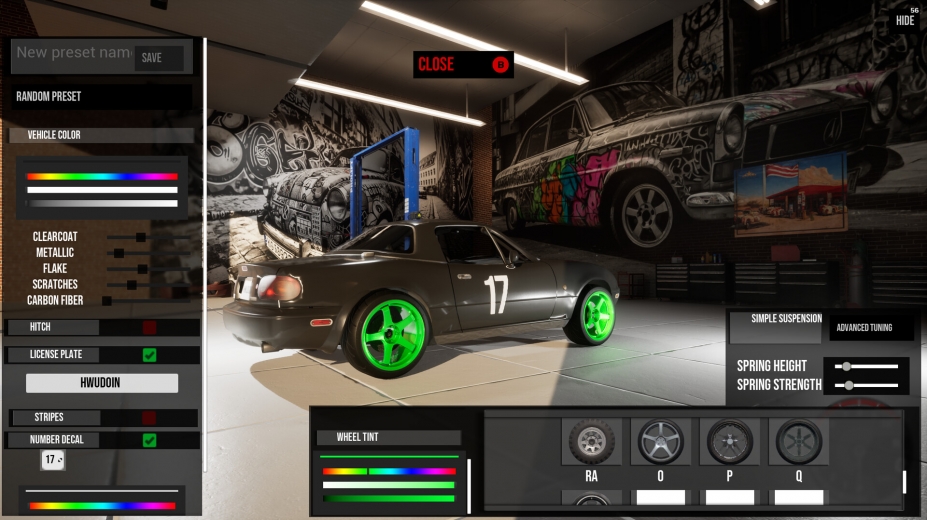Close the customization menu
Viewport: 927px width, 520px height.
tap(463, 65)
